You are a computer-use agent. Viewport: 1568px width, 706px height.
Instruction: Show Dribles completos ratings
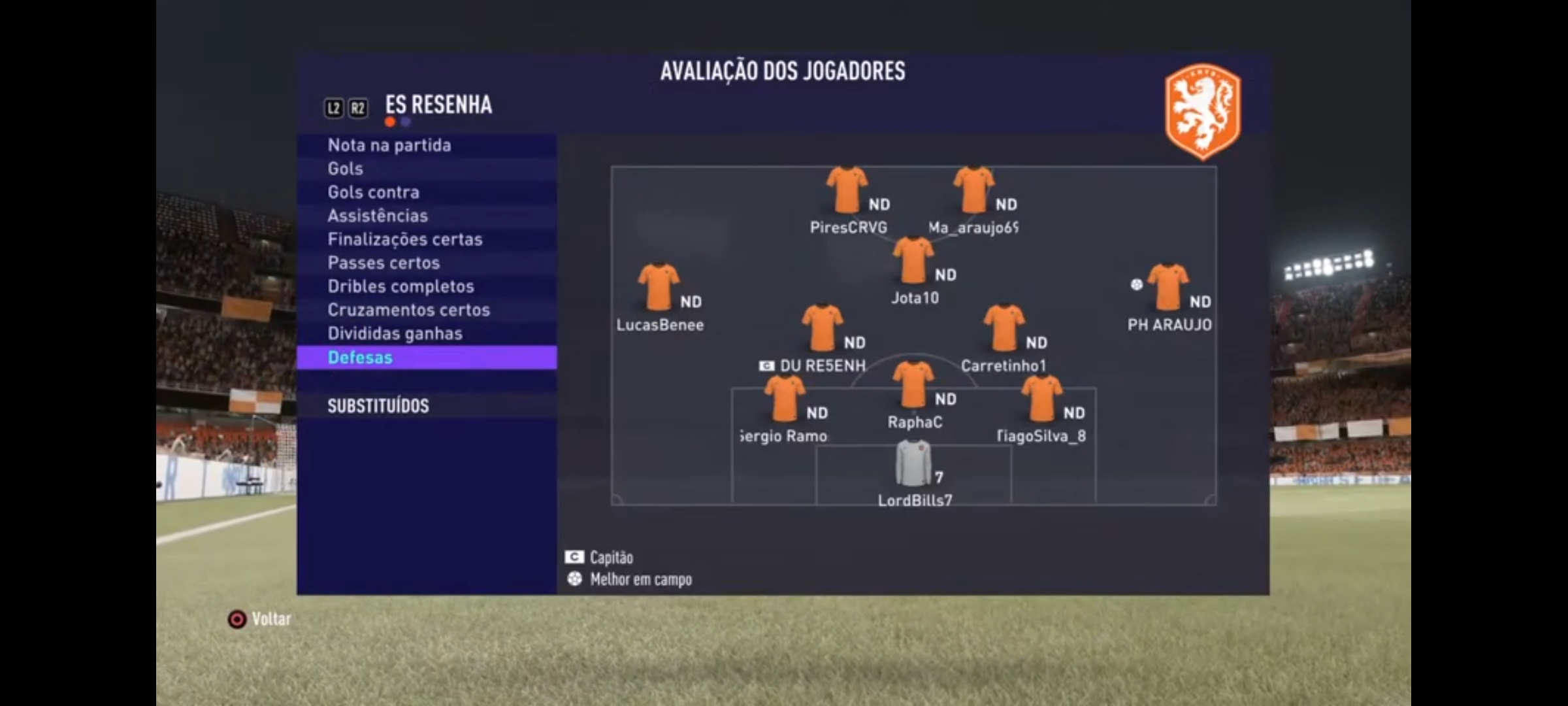(401, 286)
